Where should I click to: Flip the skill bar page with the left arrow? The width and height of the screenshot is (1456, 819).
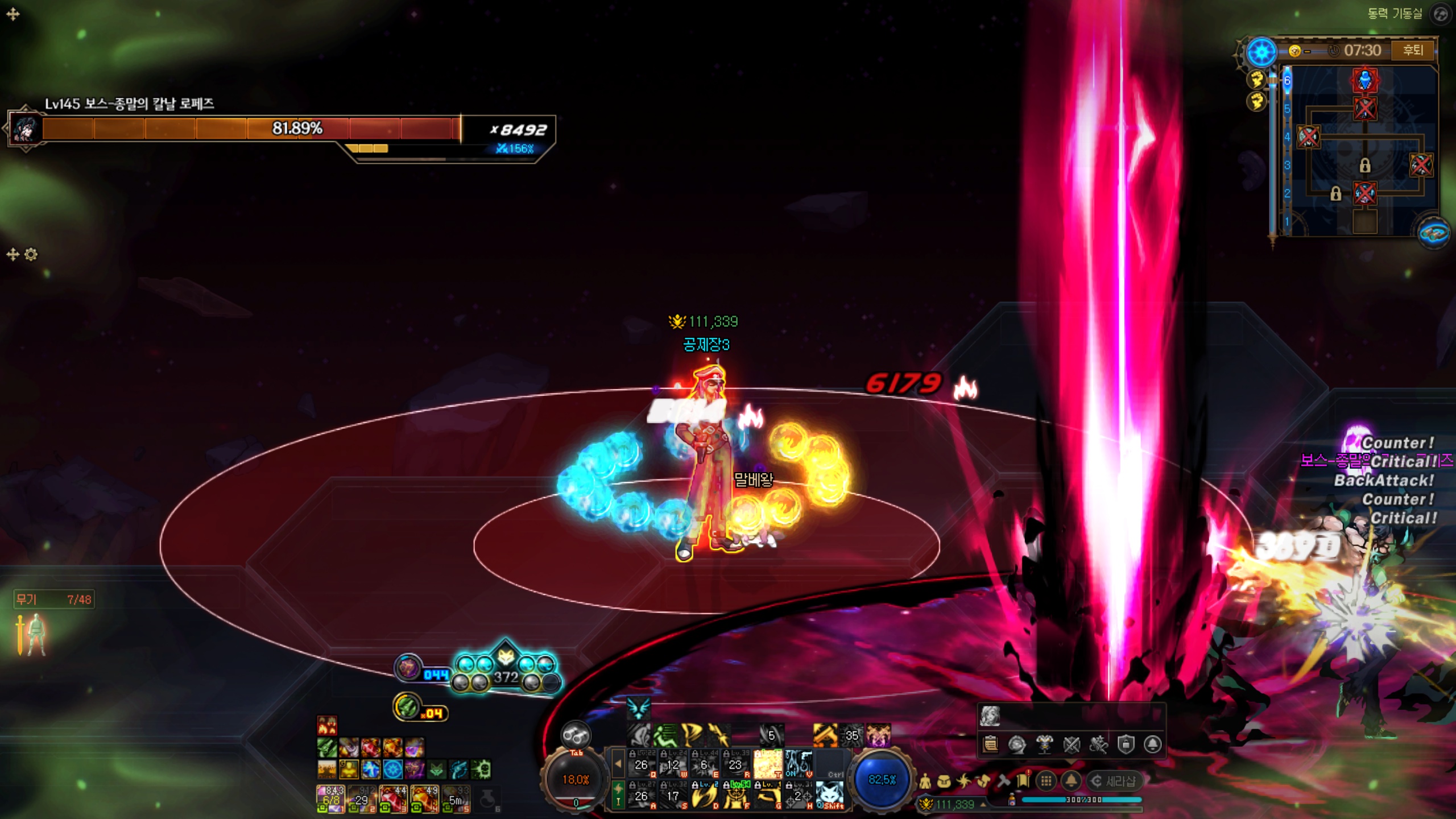(x=618, y=764)
